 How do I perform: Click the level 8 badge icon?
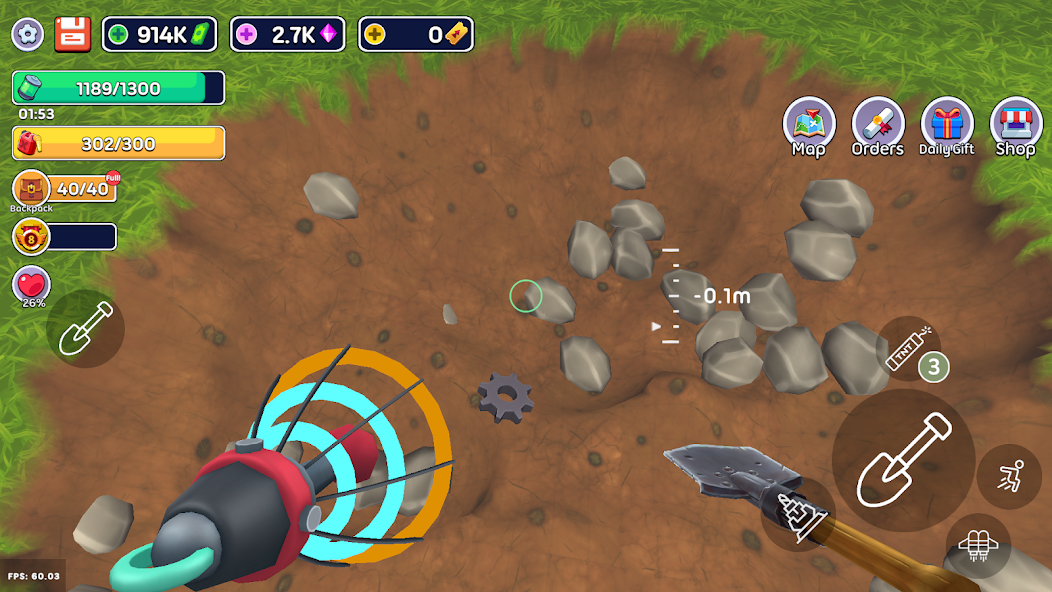click(x=32, y=237)
